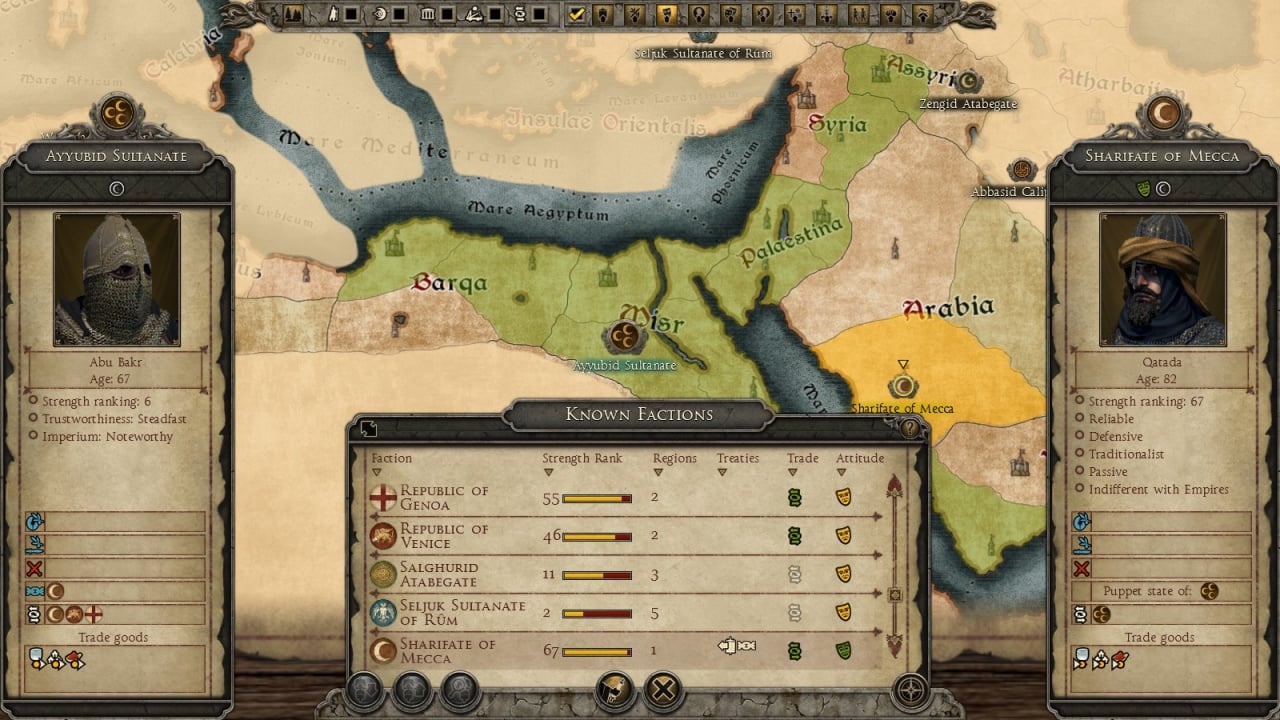Minimize the Known Factions panel via corner arrow

point(368,428)
